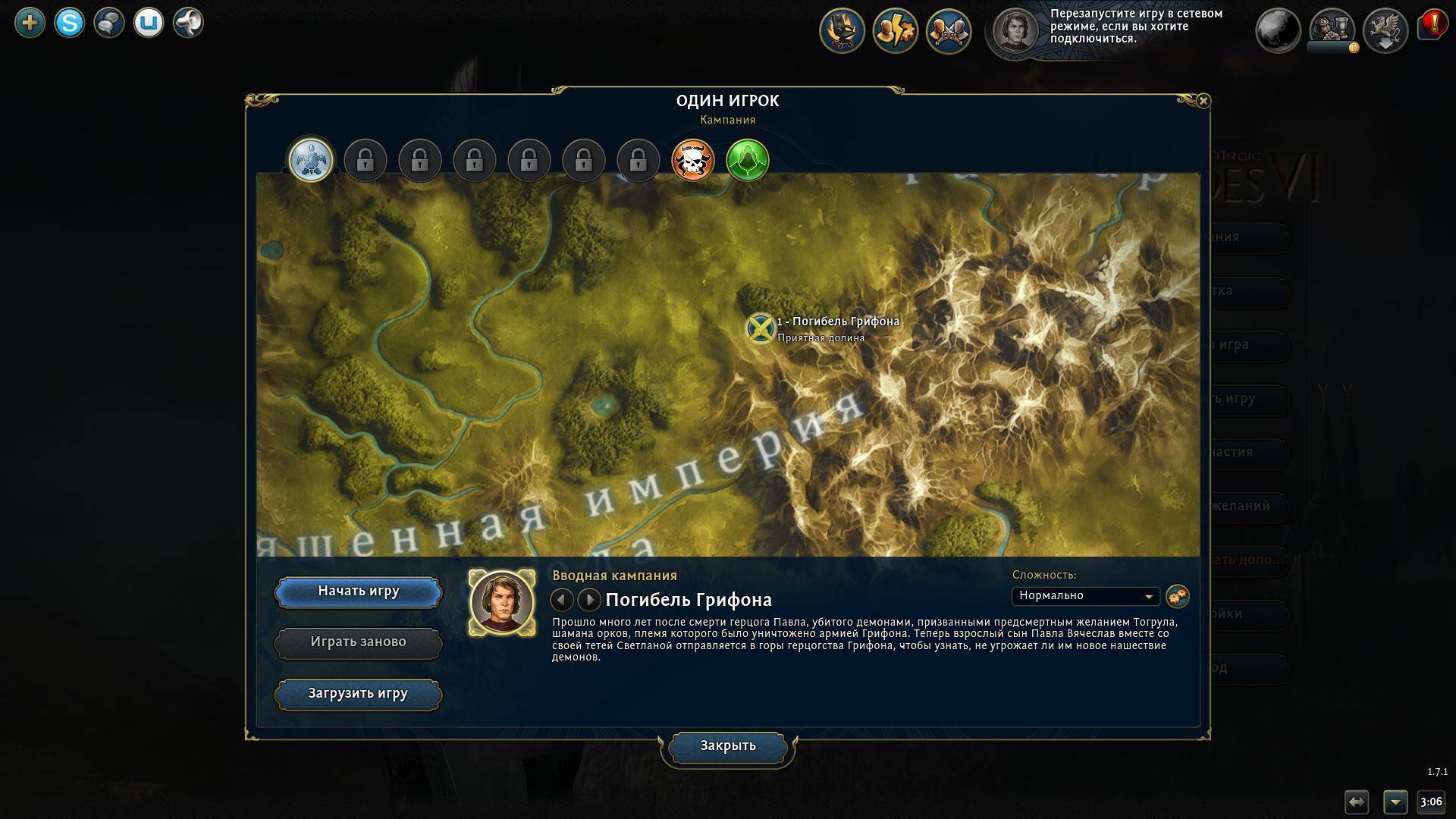Switch to the green hooded figure campaign tab
This screenshot has width=1456, height=819.
tap(748, 160)
